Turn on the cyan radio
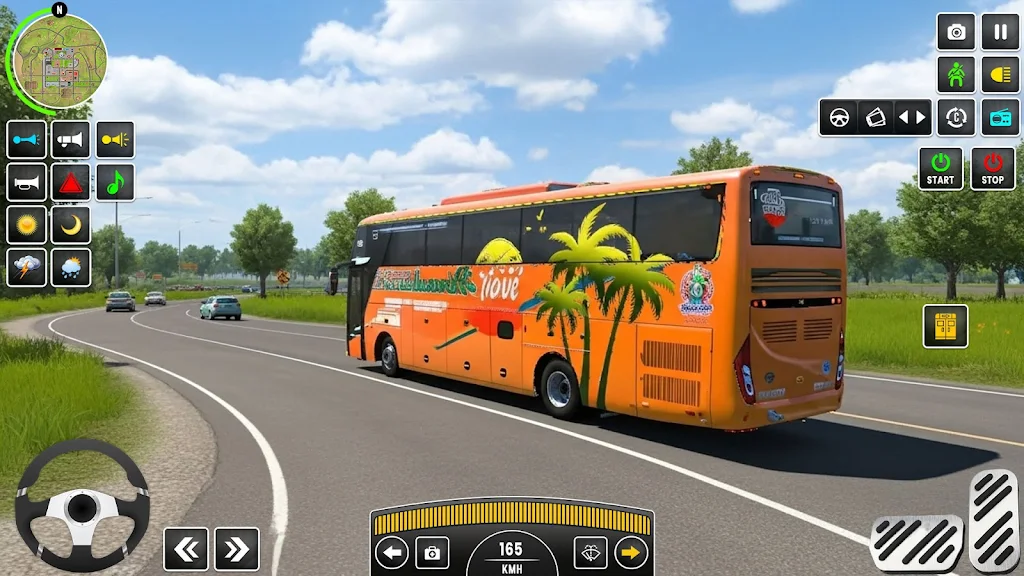Viewport: 1024px width, 576px height. [x=1000, y=117]
